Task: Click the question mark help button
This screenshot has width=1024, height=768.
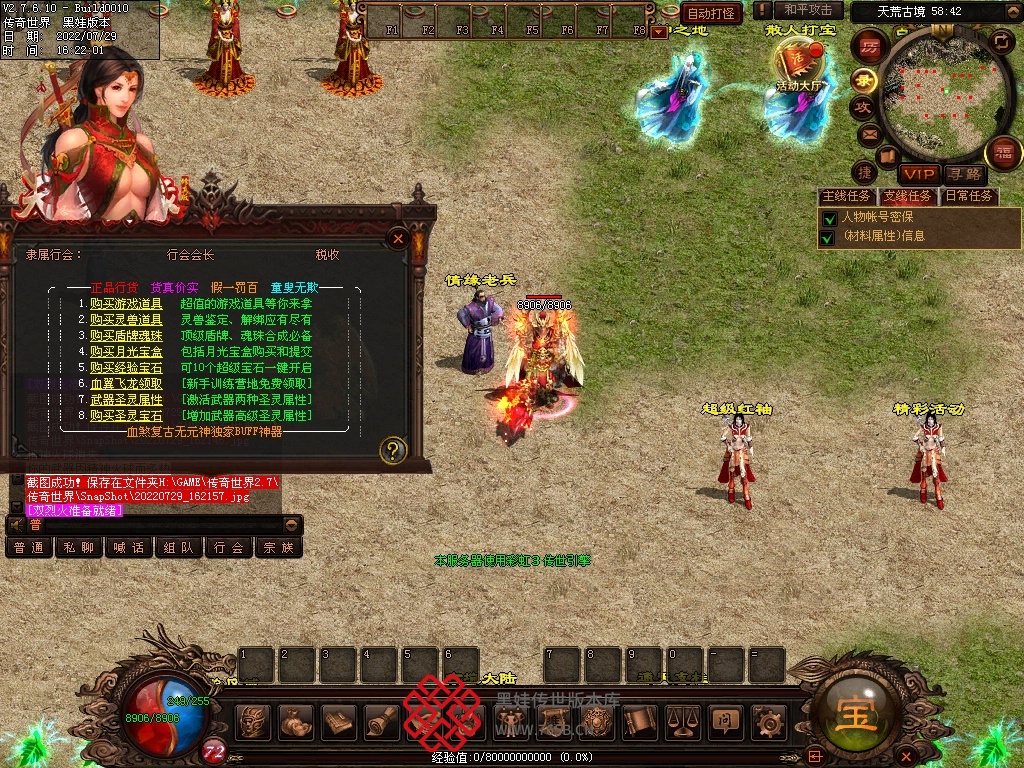Action: tap(394, 450)
